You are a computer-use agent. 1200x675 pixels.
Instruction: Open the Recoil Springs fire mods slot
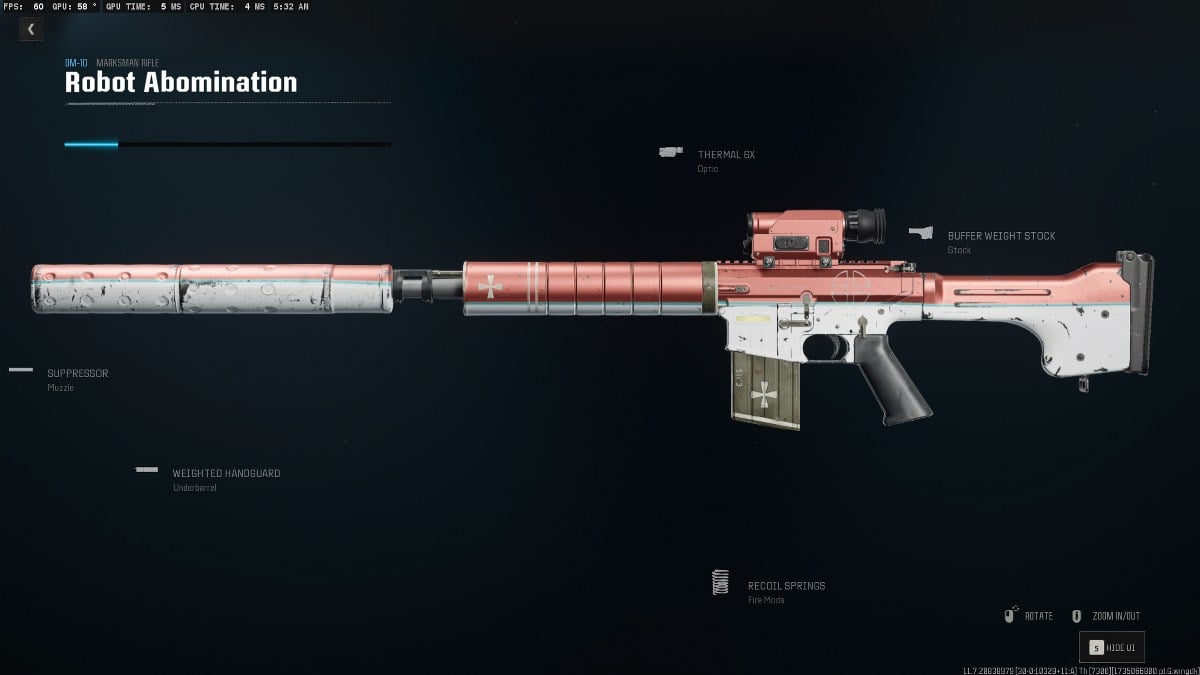pyautogui.click(x=786, y=586)
